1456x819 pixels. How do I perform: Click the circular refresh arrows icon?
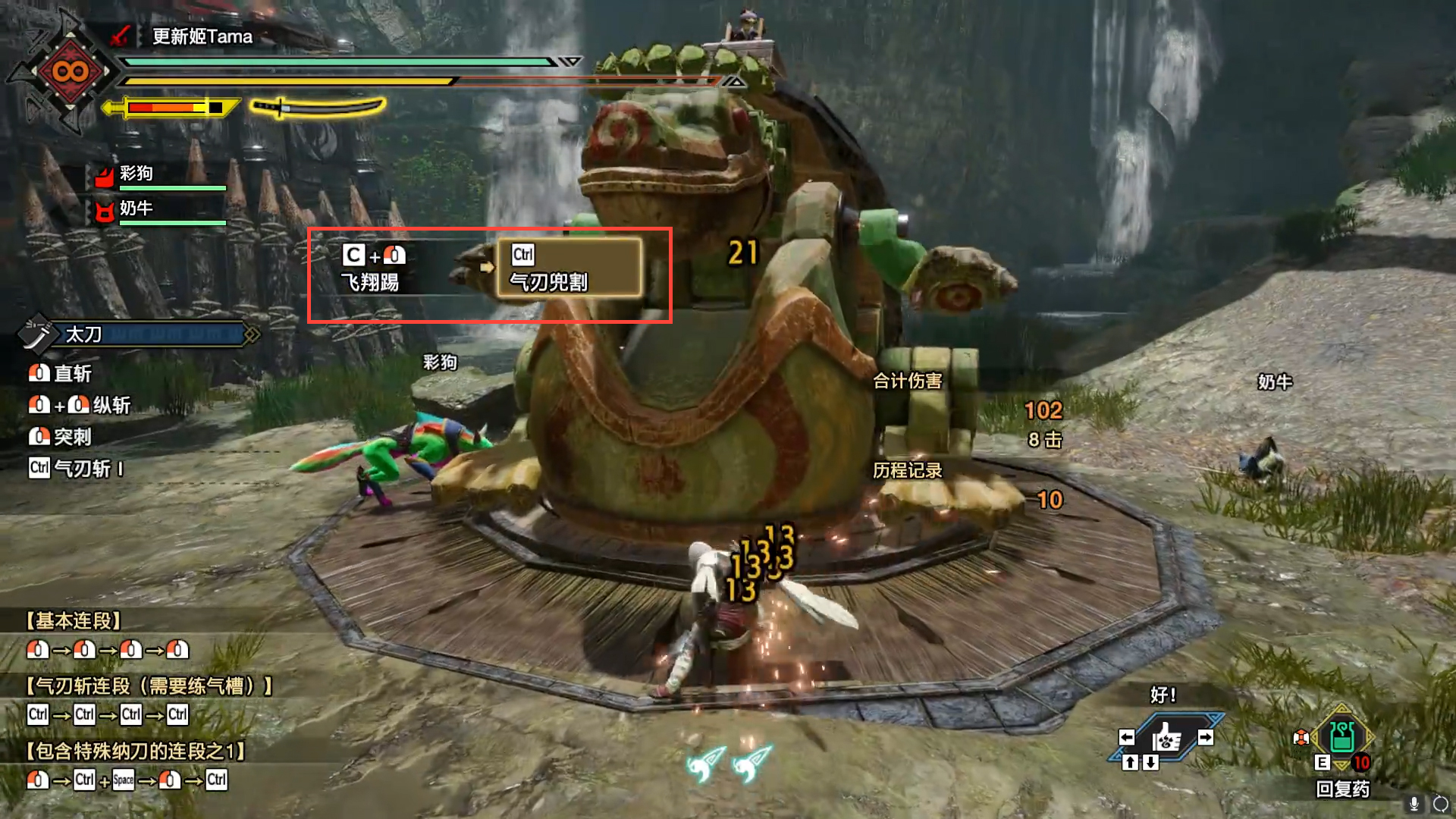[x=1440, y=804]
